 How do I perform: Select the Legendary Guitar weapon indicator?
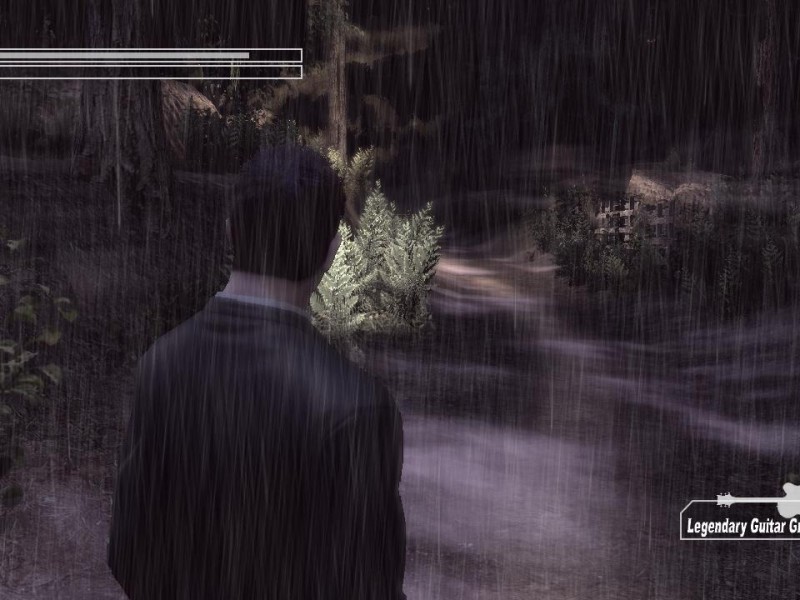point(741,520)
